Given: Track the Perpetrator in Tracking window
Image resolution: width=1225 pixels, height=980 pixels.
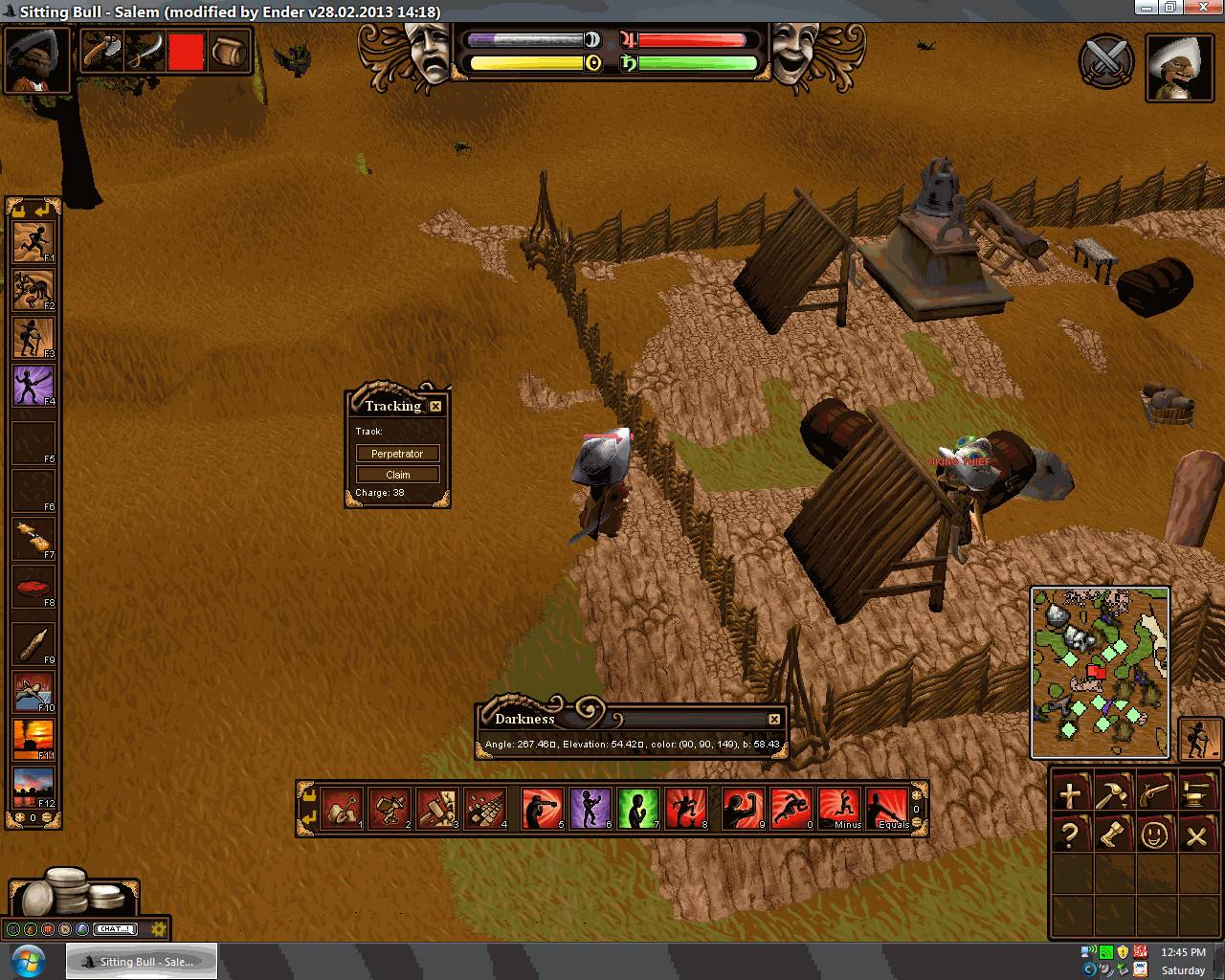Looking at the screenshot, I should pyautogui.click(x=397, y=454).
